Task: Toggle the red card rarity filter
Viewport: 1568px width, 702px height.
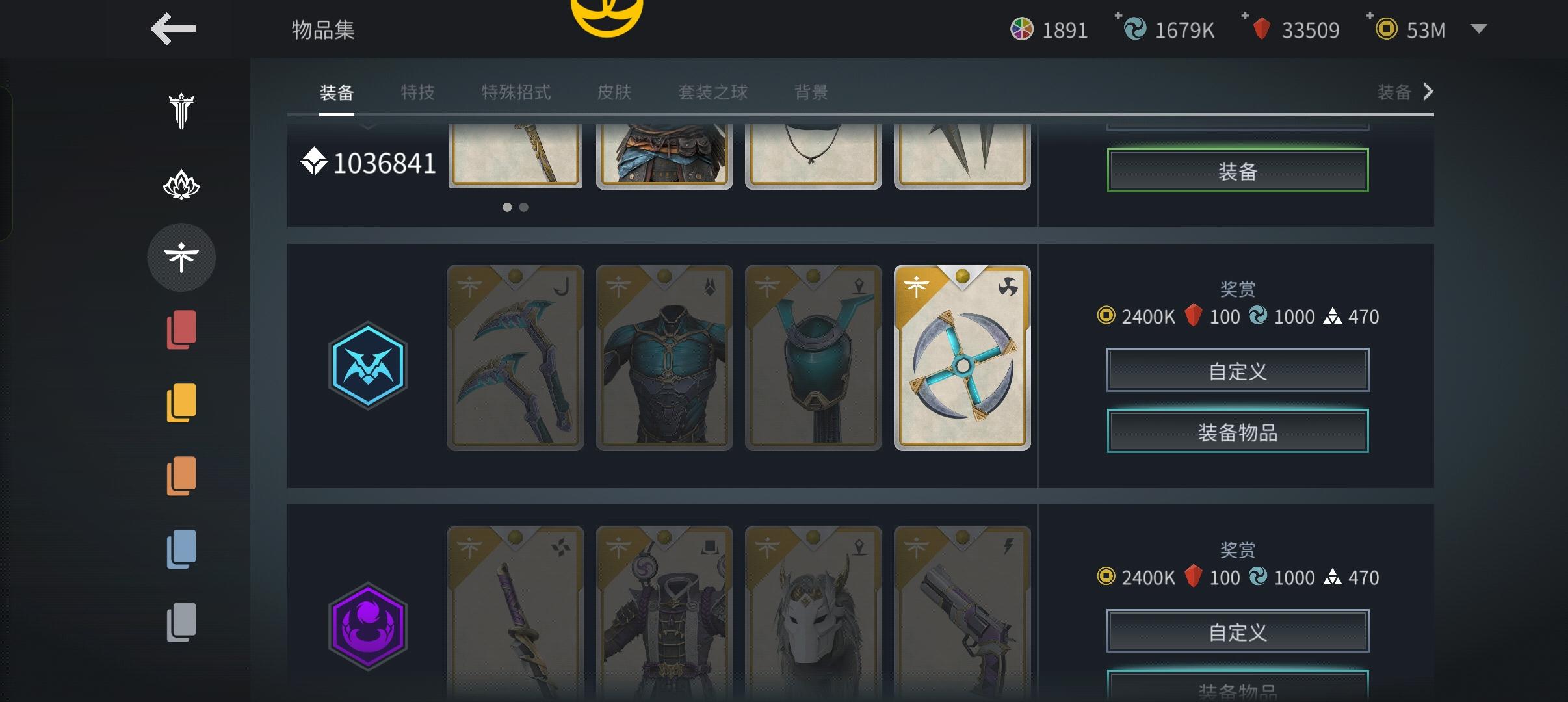Action: point(181,330)
